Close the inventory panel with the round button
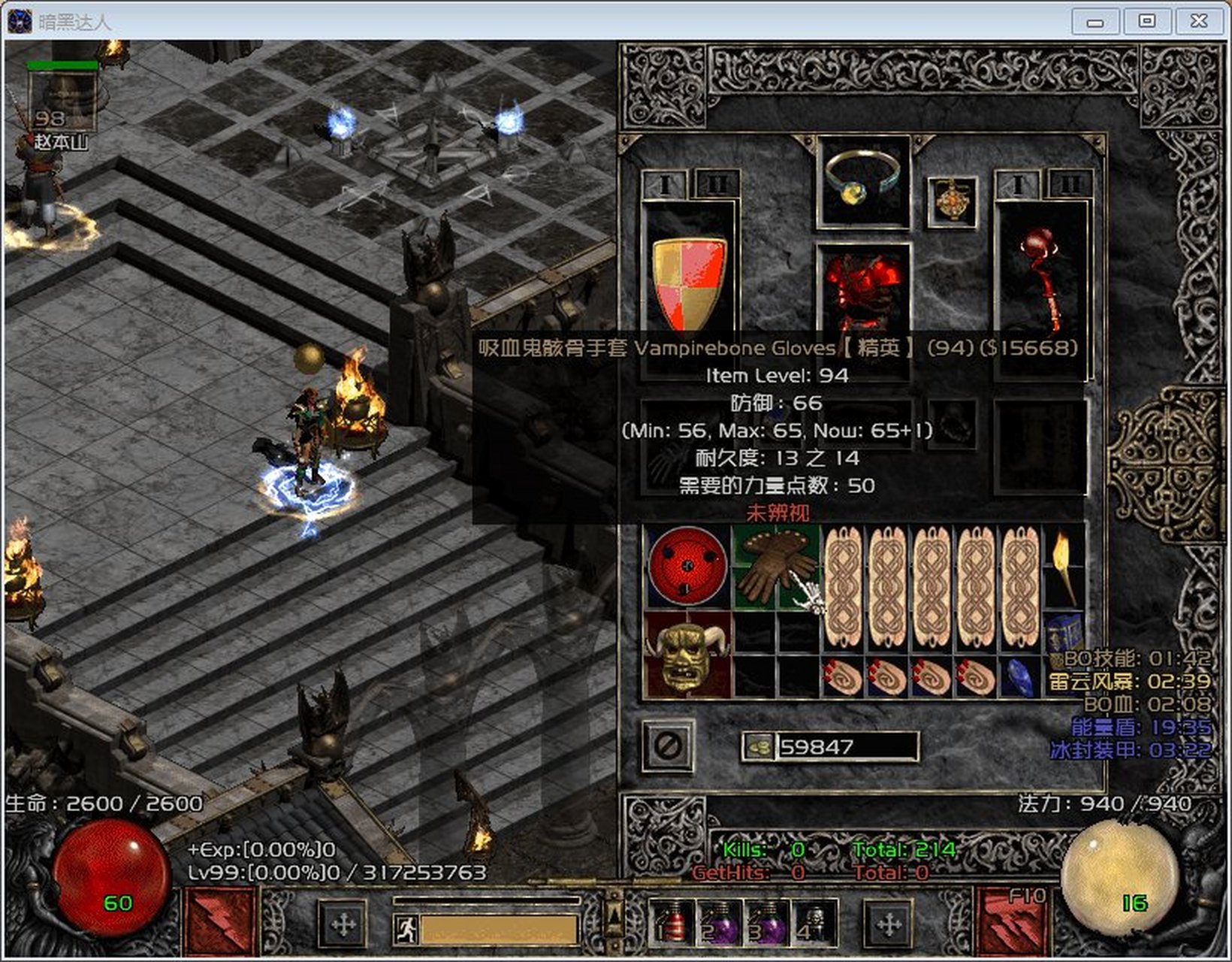 coord(667,746)
